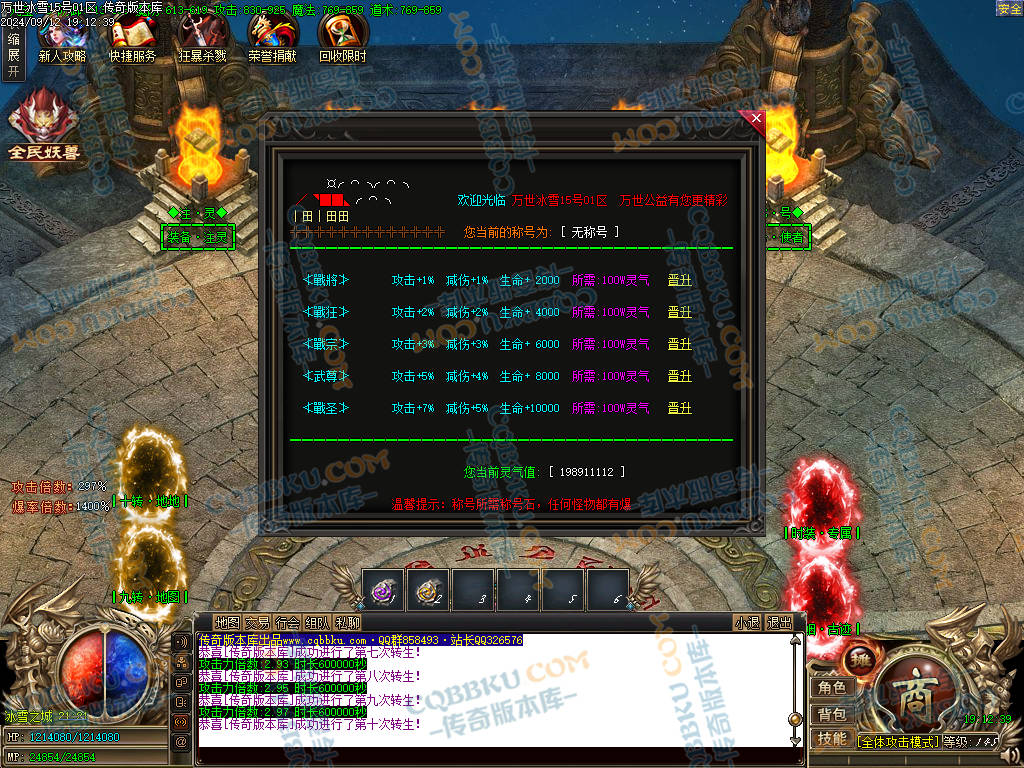Switch to the 行会 guild chat tab

(288, 623)
